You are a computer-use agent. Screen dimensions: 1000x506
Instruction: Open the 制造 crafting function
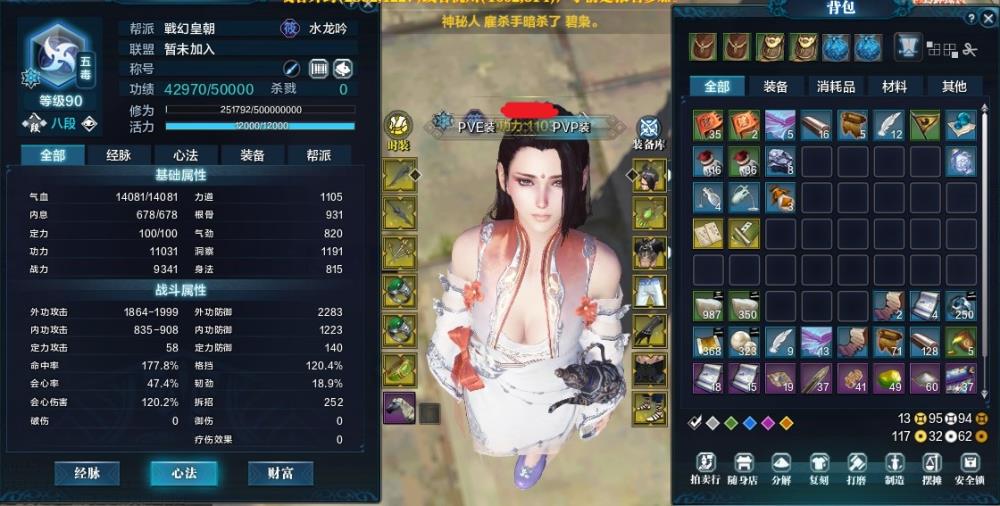(894, 468)
